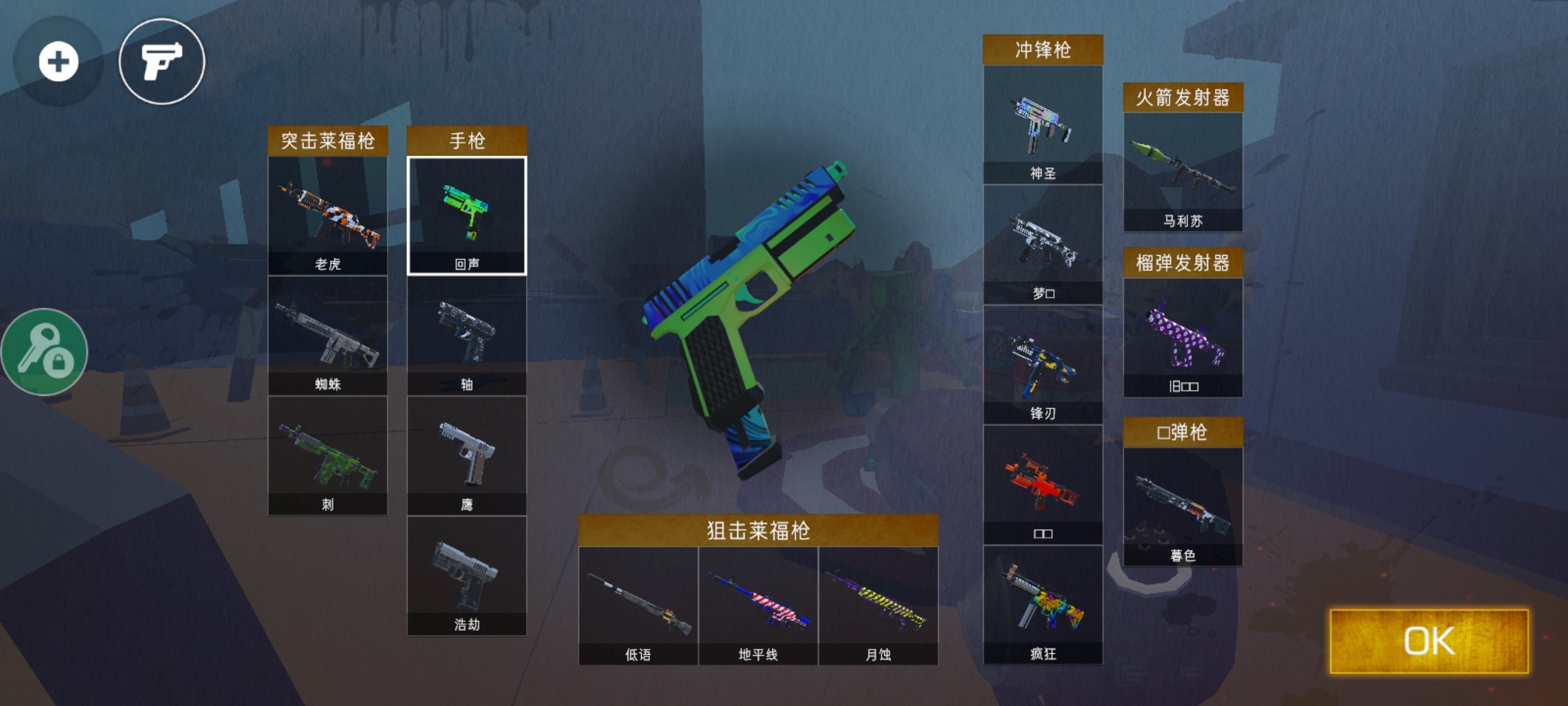The image size is (1568, 706).
Task: Open the pistol loadout icon at top
Action: [x=162, y=62]
